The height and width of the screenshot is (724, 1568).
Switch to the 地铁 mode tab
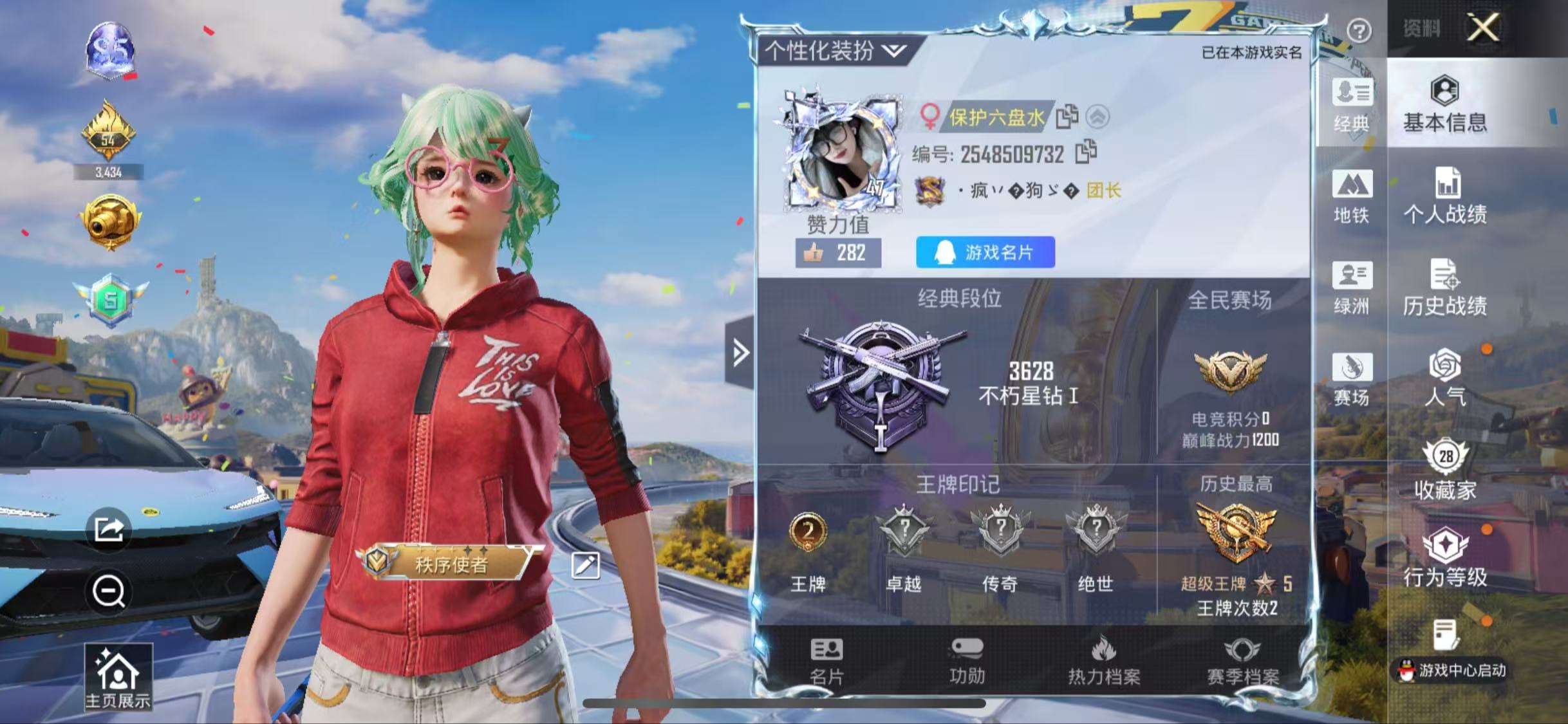pyautogui.click(x=1352, y=196)
